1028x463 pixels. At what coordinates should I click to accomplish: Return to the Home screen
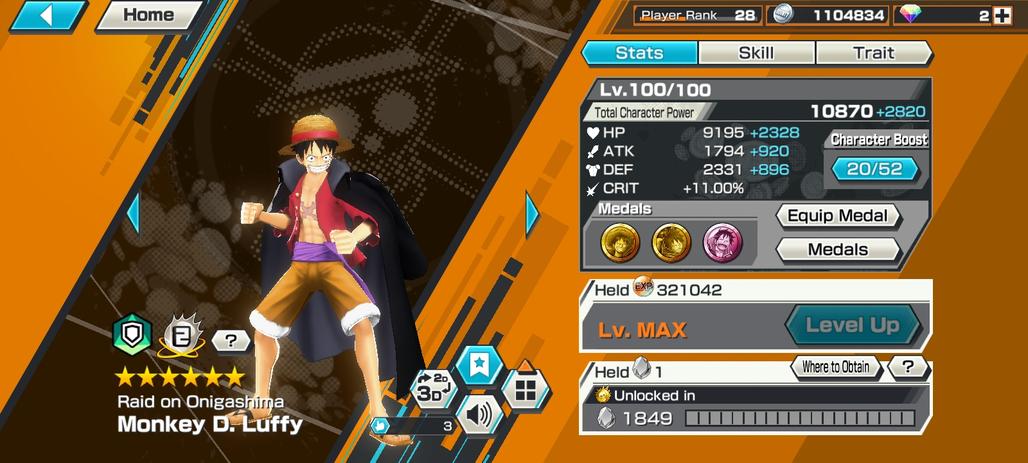point(149,15)
